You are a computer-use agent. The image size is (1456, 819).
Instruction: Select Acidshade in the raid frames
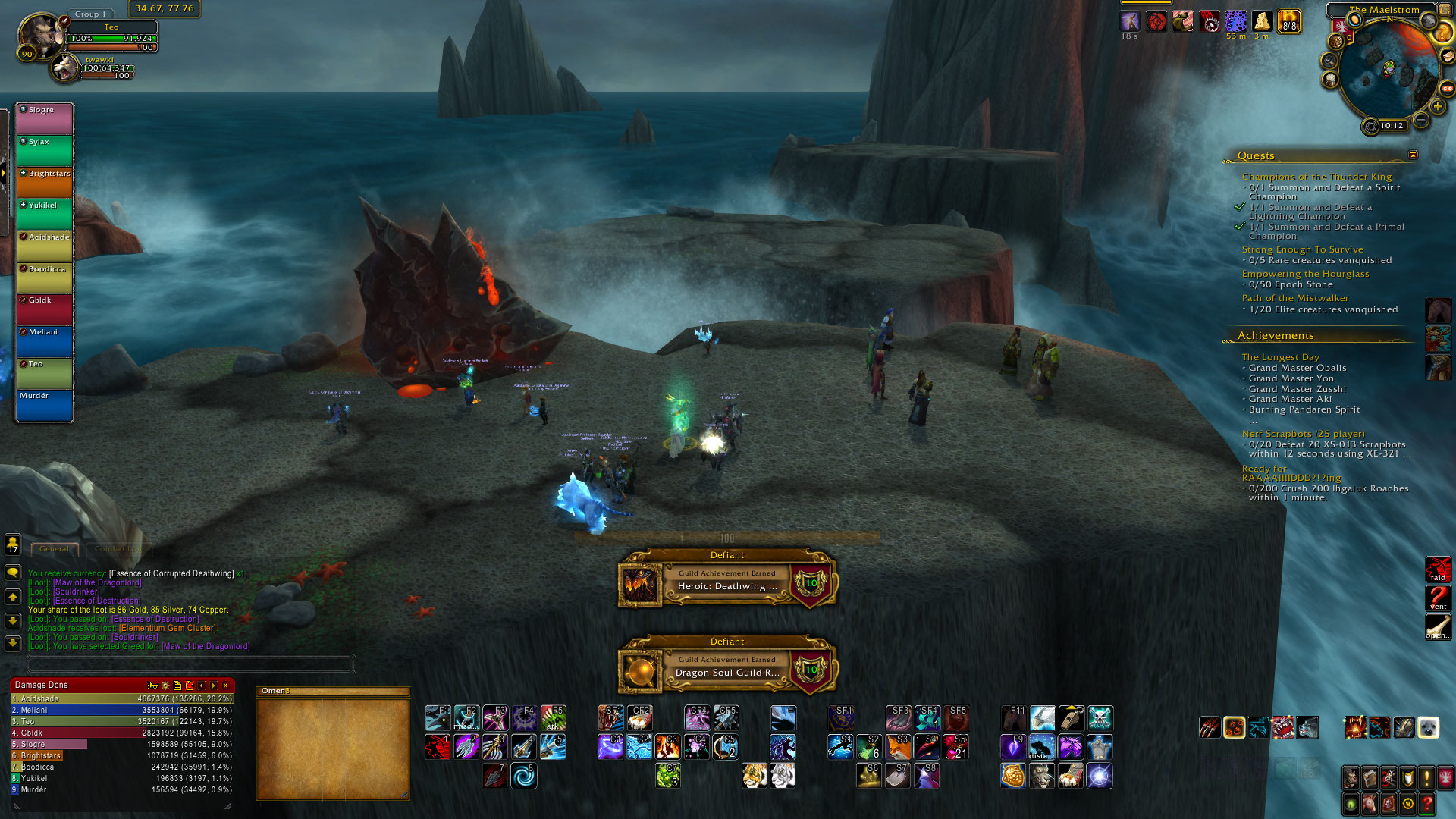tap(45, 246)
